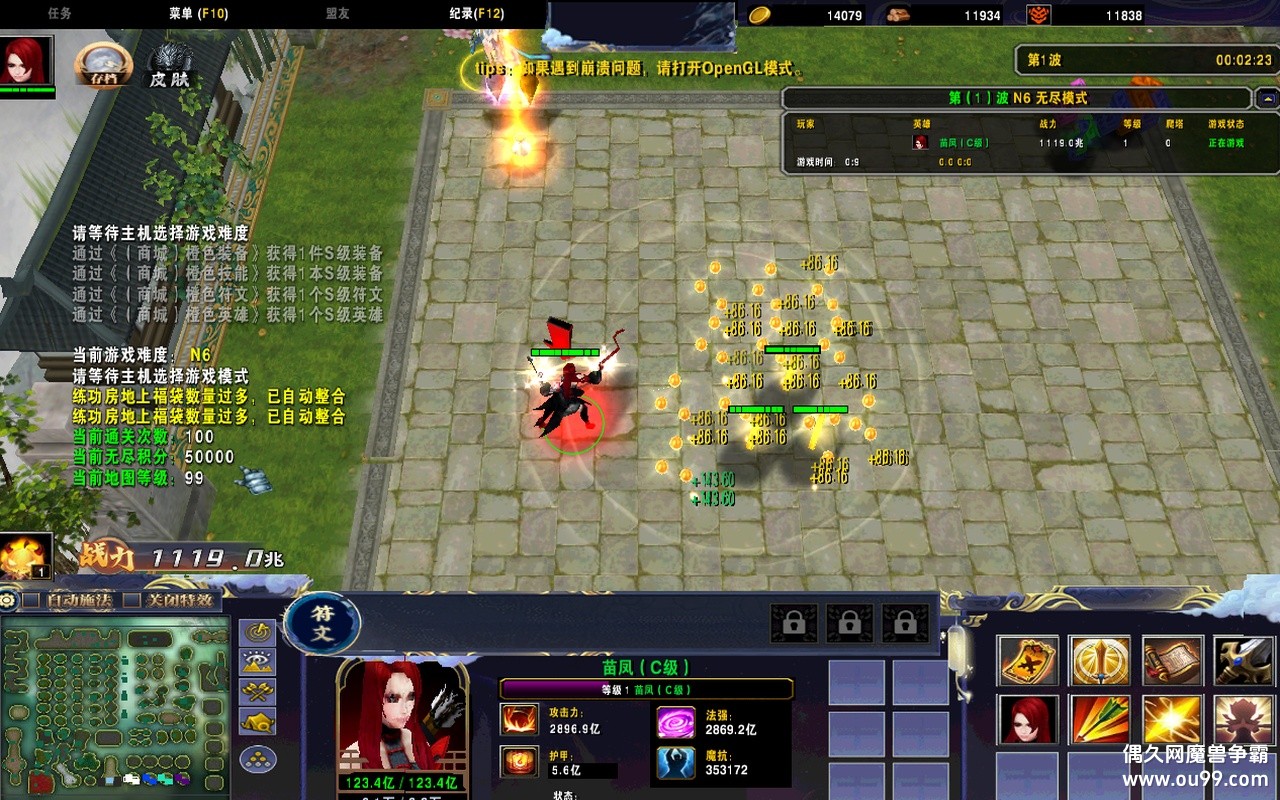
Task: Click the 攻击力 attack power icon
Action: [520, 720]
